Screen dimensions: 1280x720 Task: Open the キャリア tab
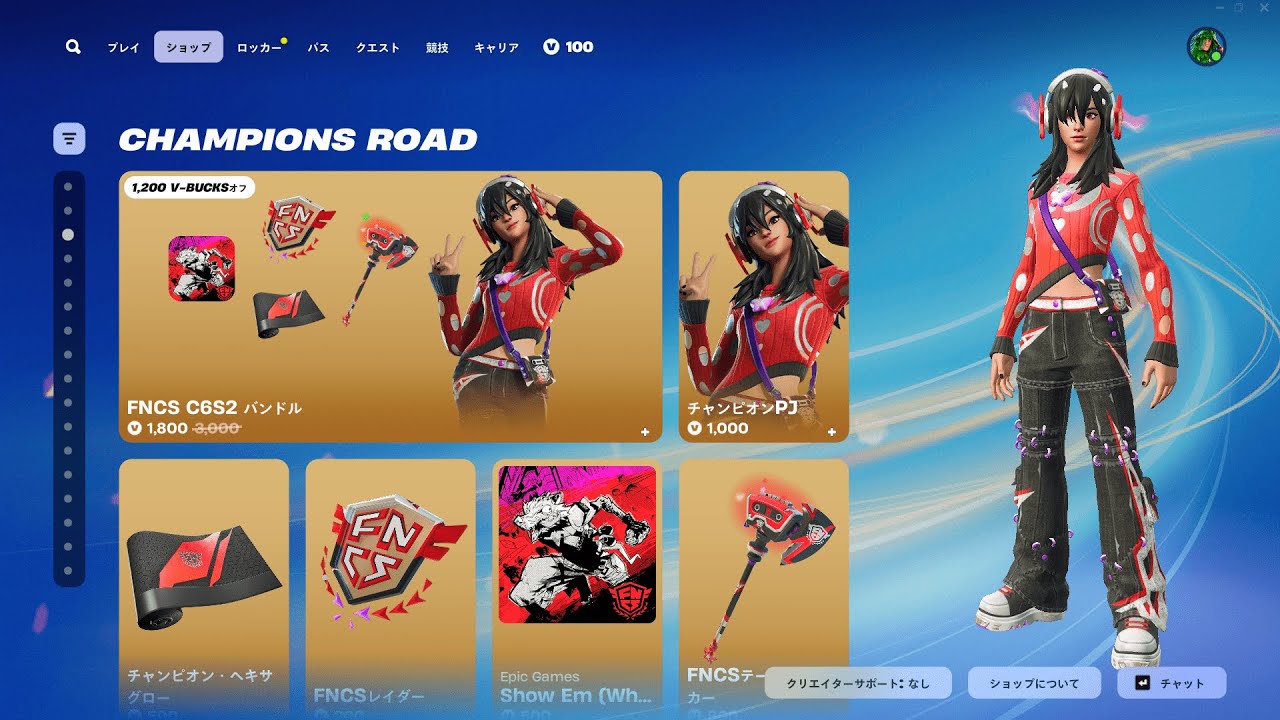click(x=496, y=47)
